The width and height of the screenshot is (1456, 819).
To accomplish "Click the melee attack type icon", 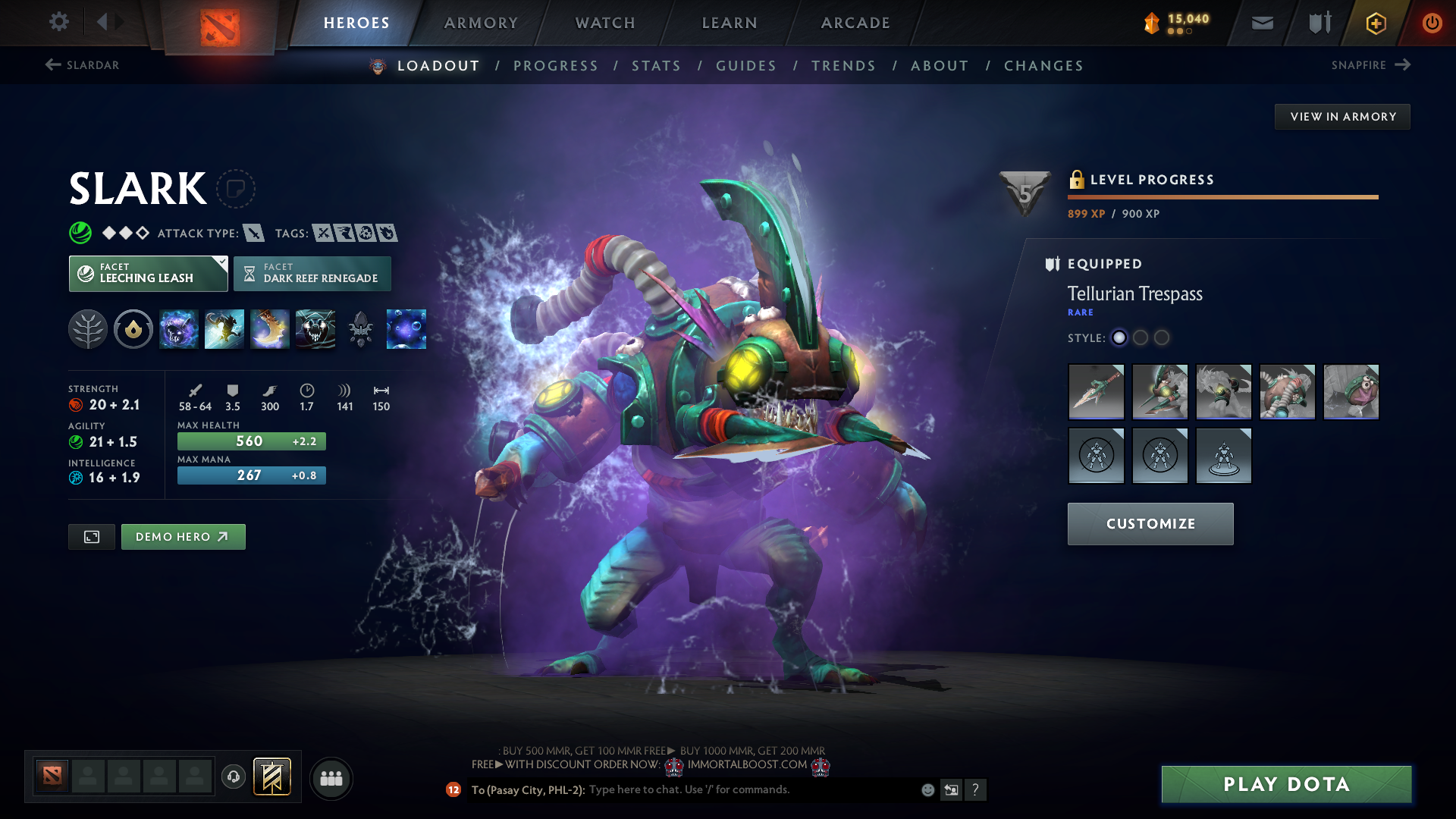I will (256, 233).
